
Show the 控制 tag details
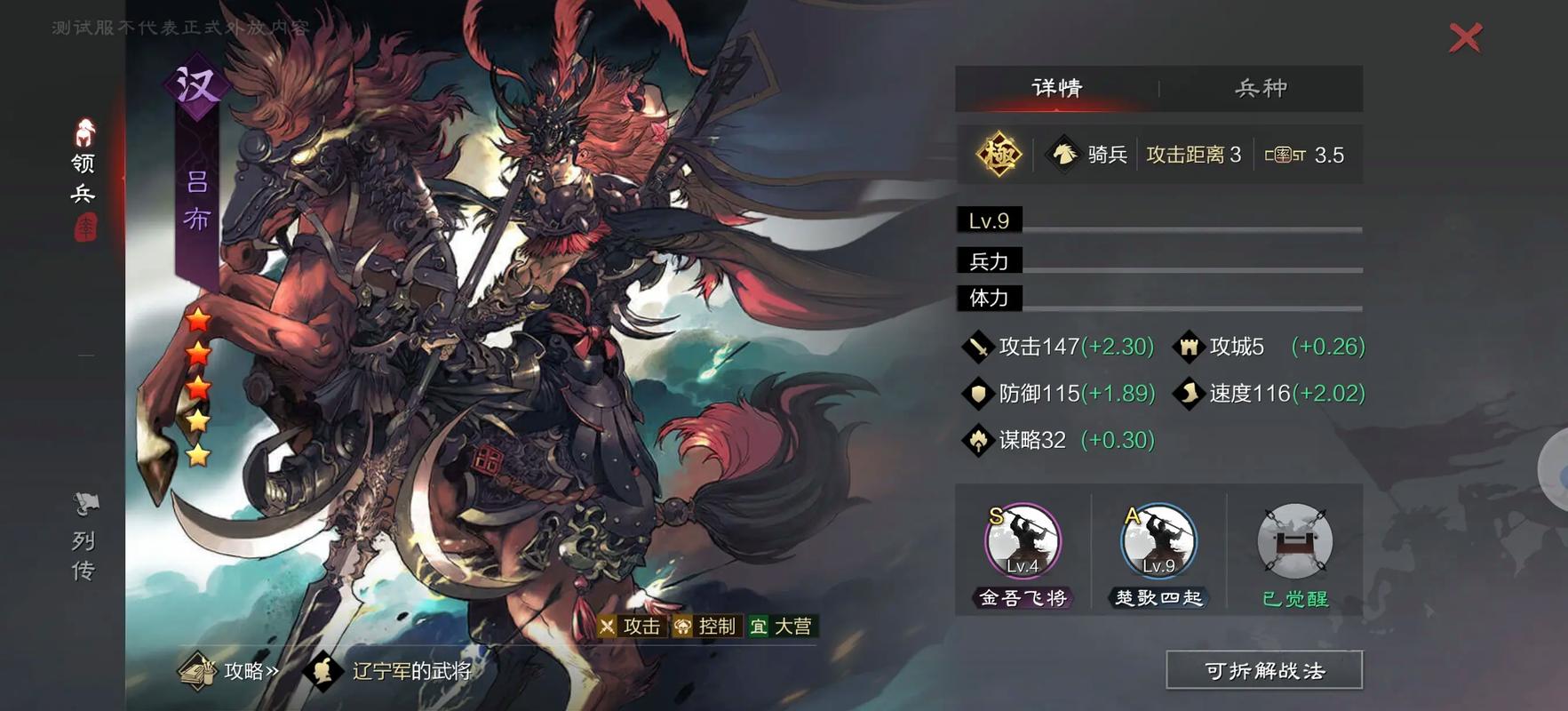point(706,627)
